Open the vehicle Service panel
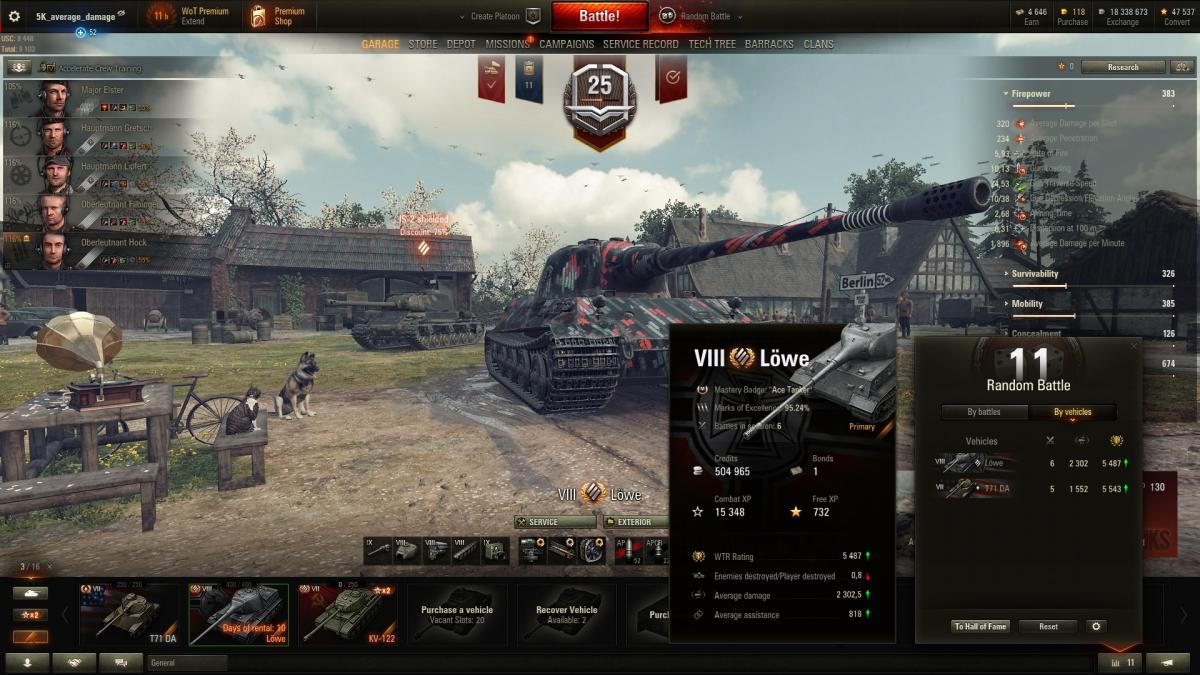This screenshot has height=675, width=1200. coord(555,522)
